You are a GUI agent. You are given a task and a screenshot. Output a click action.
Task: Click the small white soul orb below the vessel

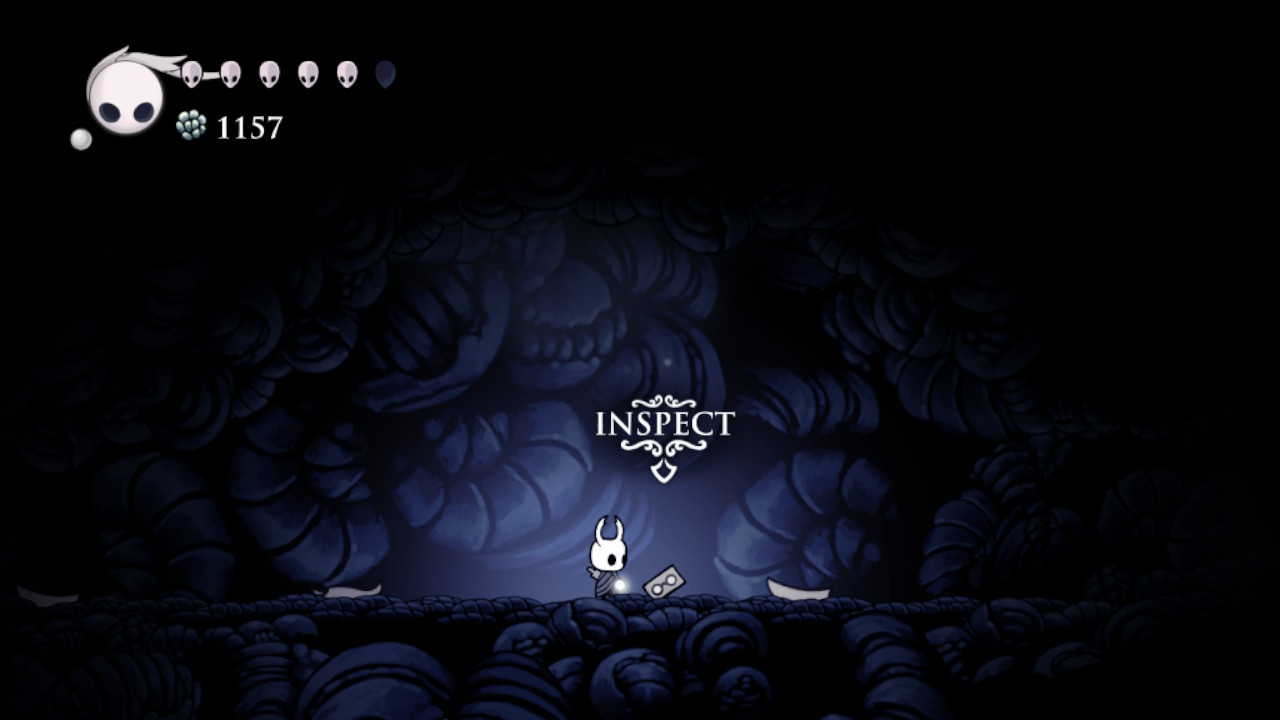coord(83,140)
